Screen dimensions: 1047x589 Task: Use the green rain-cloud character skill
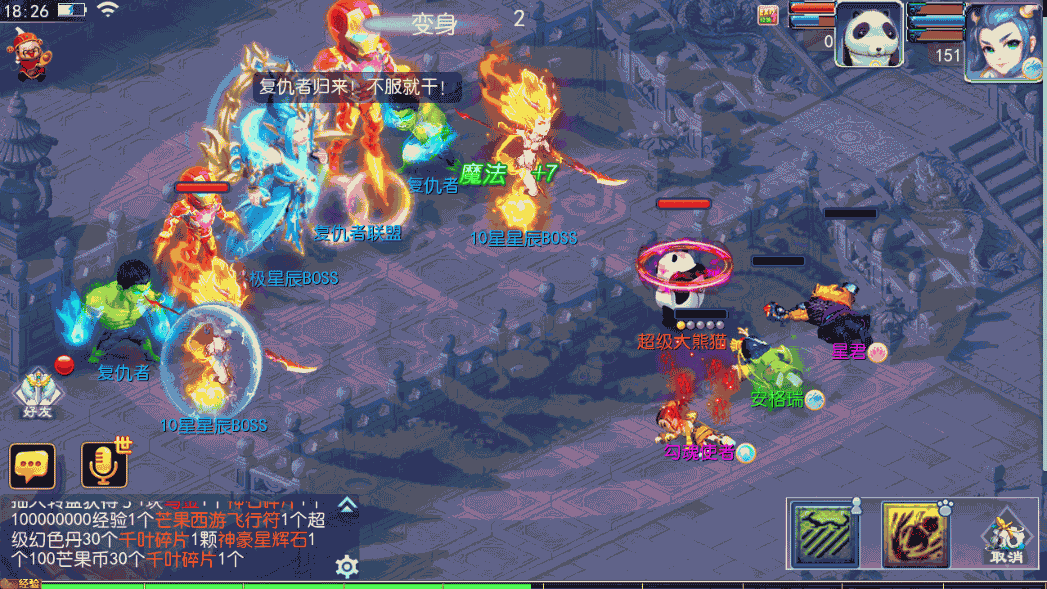(826, 534)
